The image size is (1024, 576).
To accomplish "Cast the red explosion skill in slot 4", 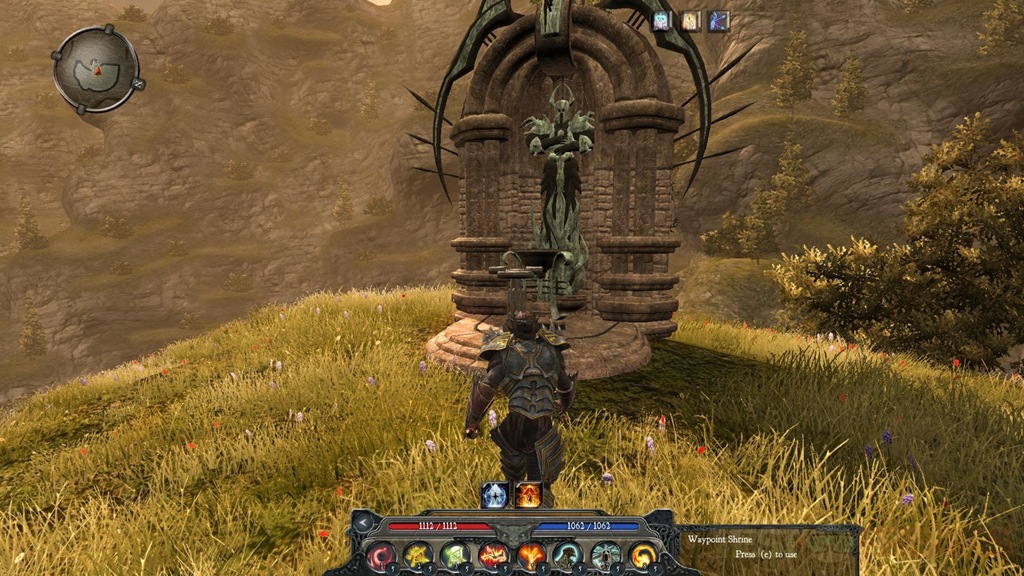I will [492, 555].
